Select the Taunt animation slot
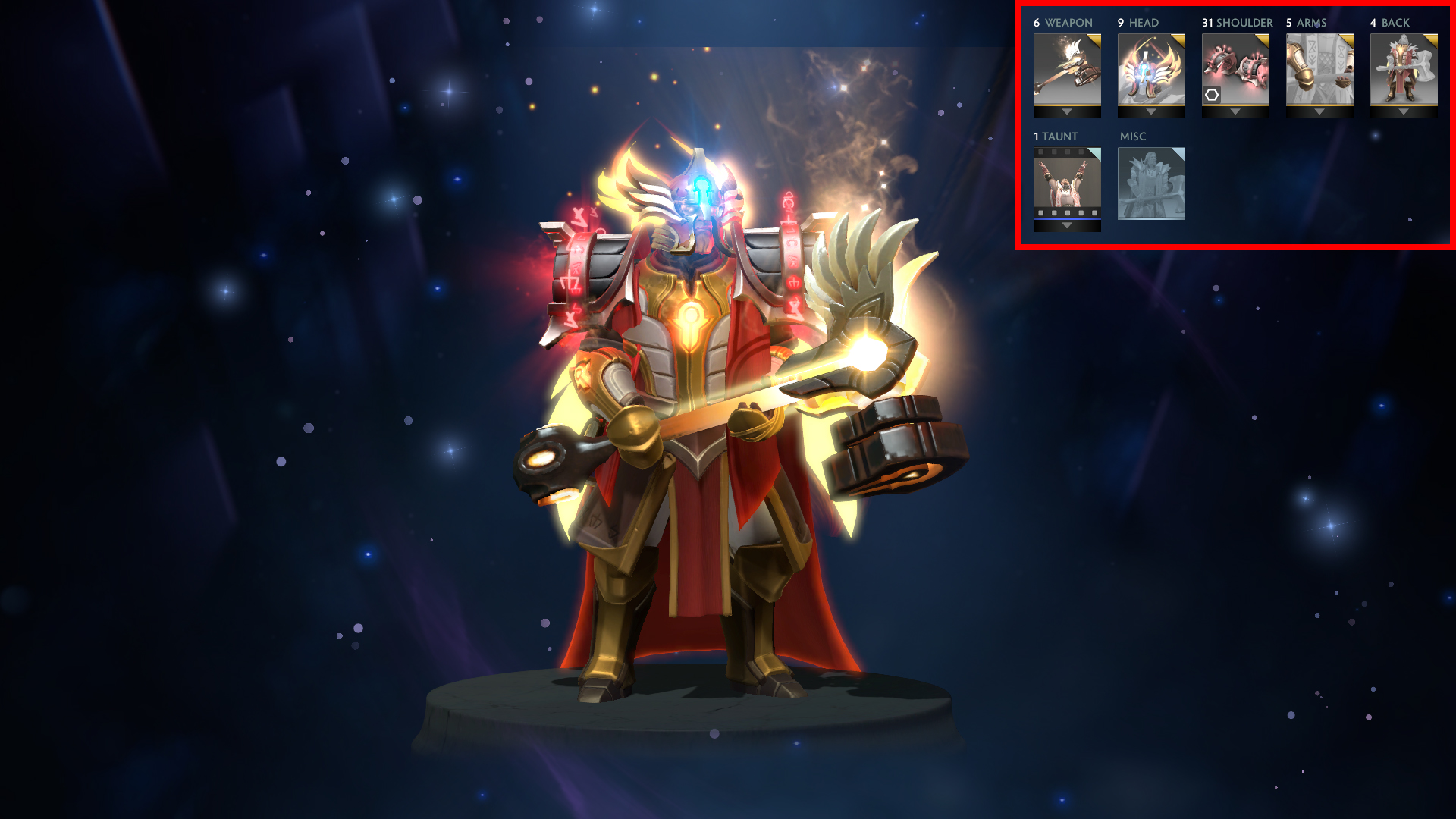This screenshot has width=1456, height=819. [x=1067, y=183]
